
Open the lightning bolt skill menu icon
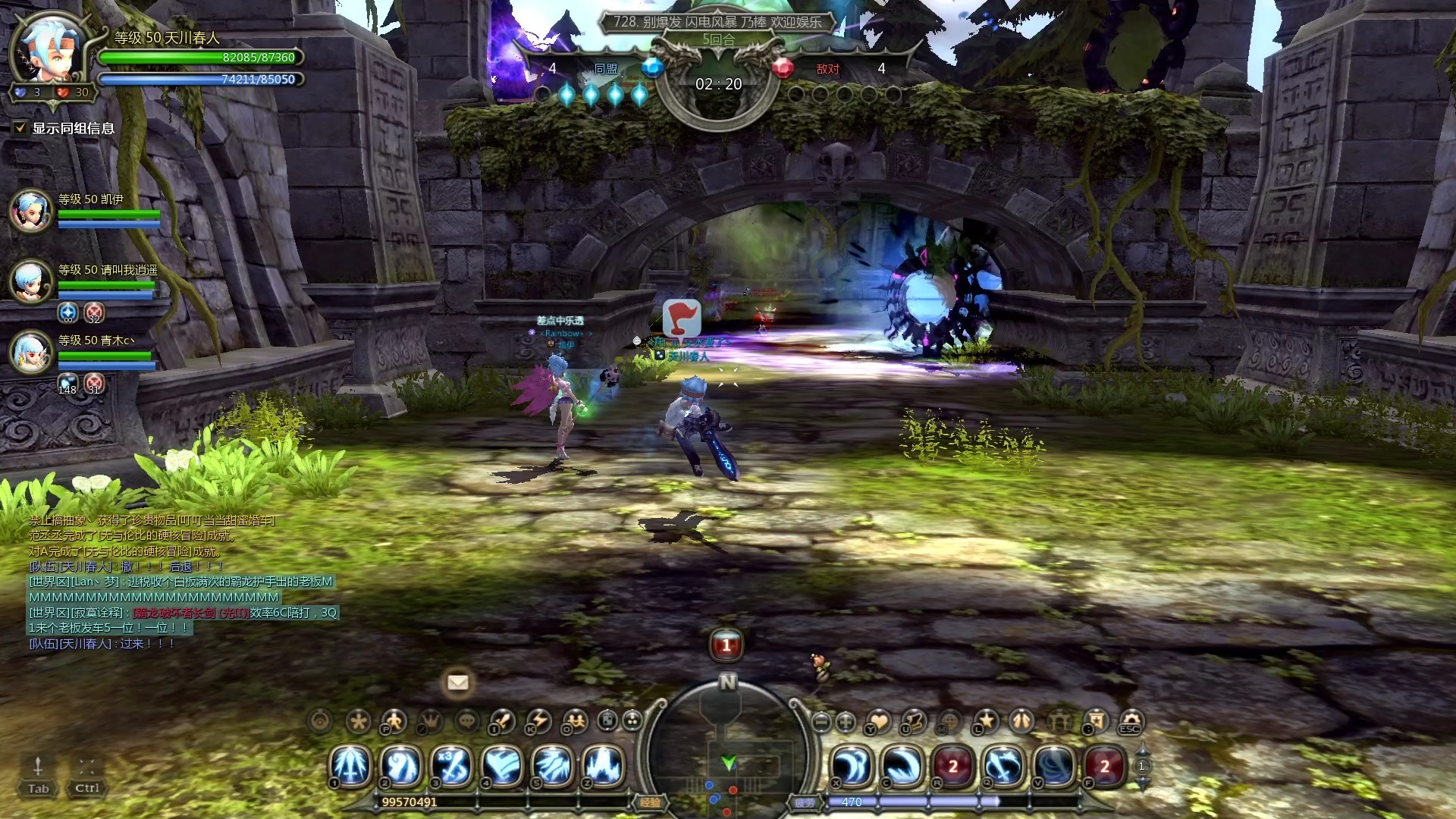(x=539, y=721)
